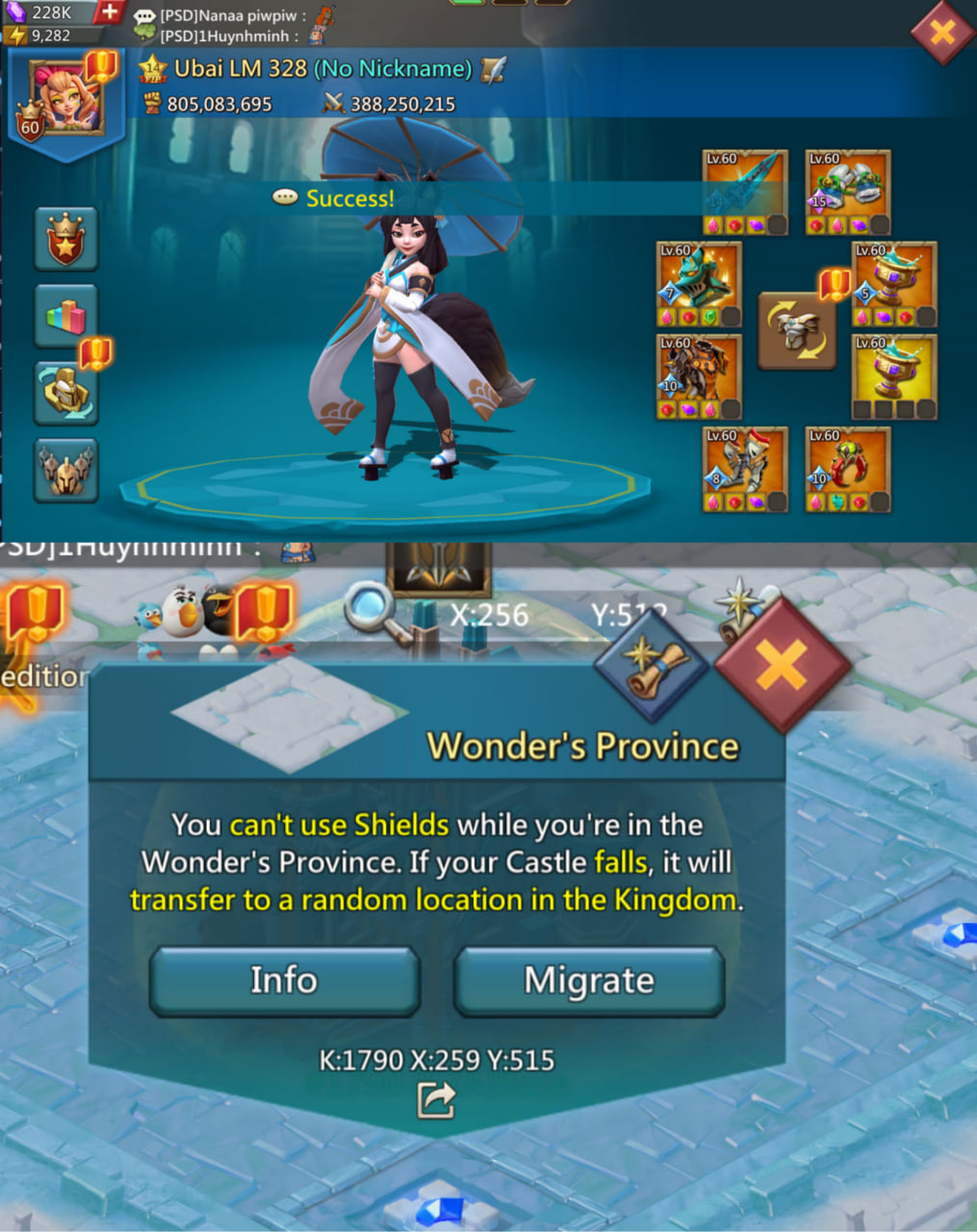Switch equipment sets with the center swap button

796,331
